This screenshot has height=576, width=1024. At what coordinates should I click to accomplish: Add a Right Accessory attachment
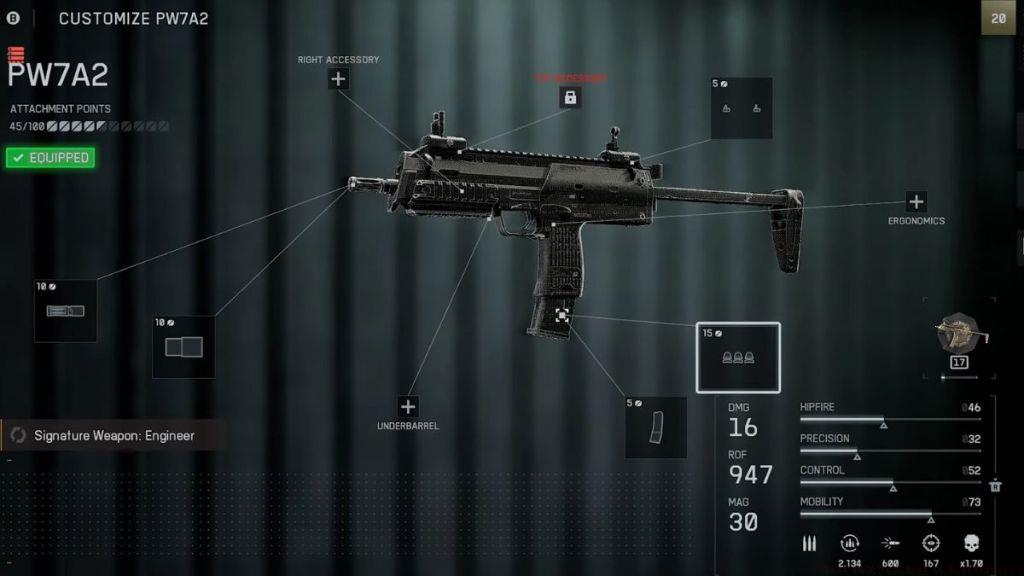(339, 79)
